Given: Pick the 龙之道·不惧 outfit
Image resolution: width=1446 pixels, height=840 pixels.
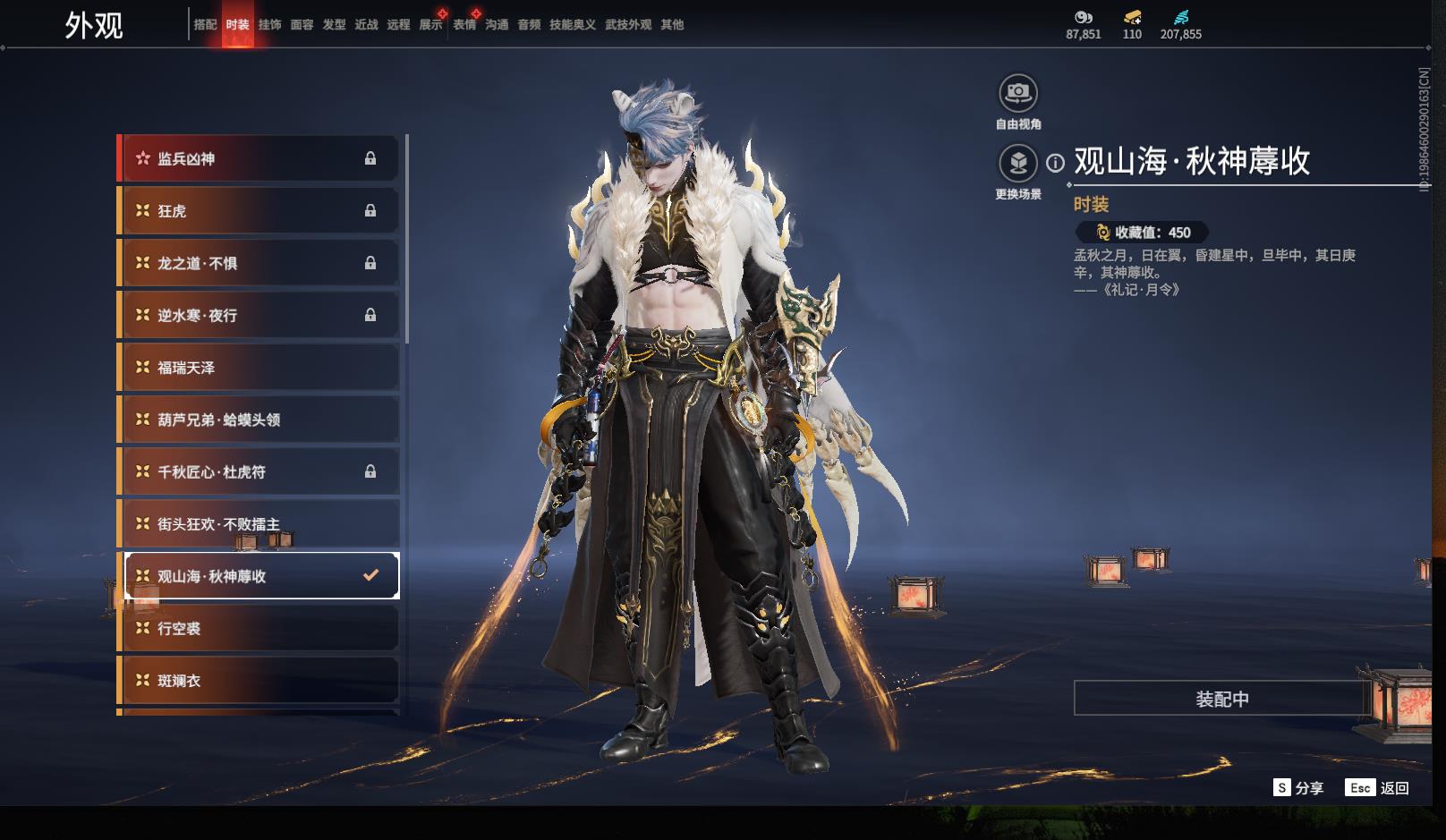Looking at the screenshot, I should pyautogui.click(x=259, y=264).
